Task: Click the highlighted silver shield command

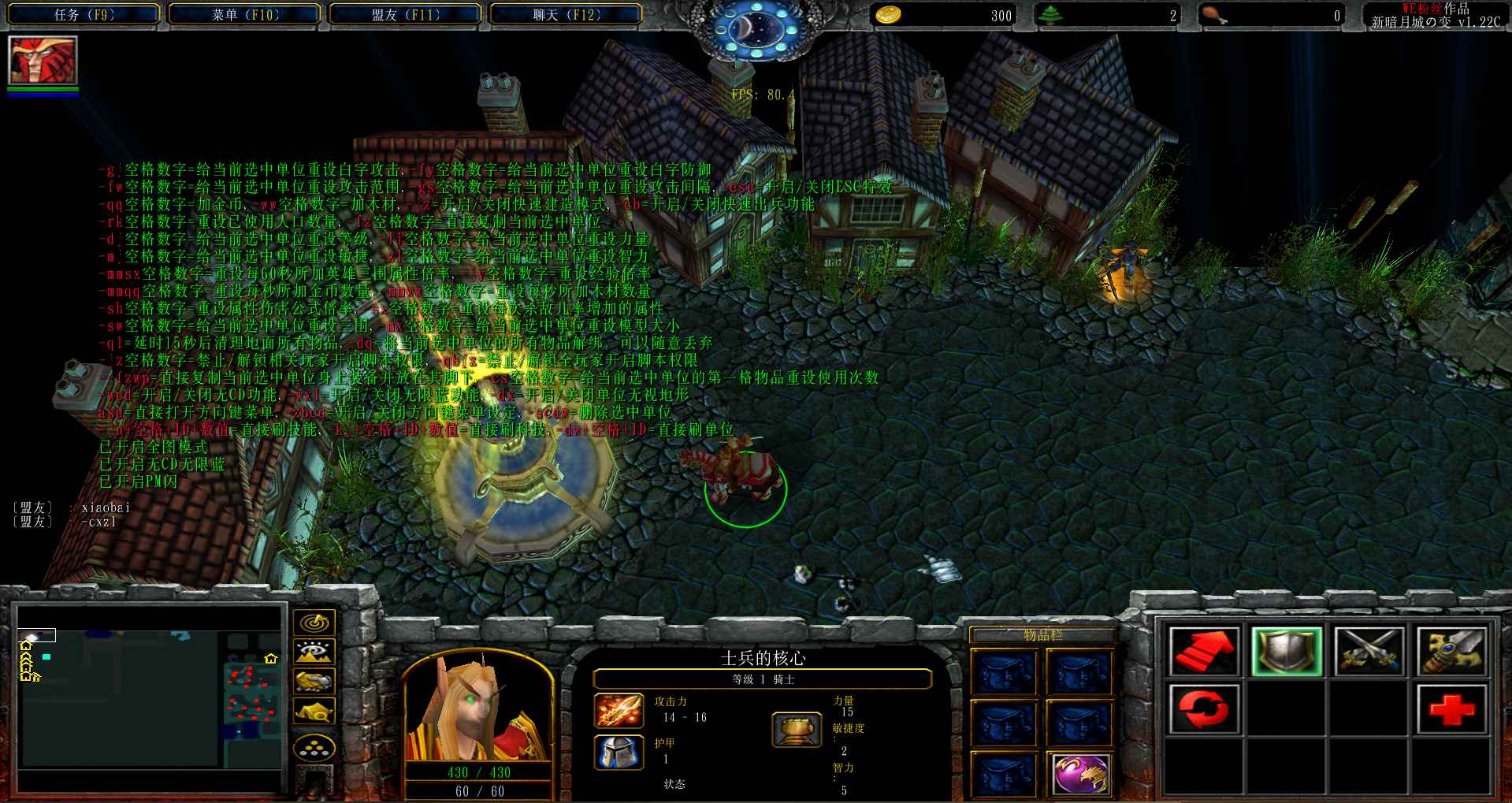Action: click(x=1286, y=652)
